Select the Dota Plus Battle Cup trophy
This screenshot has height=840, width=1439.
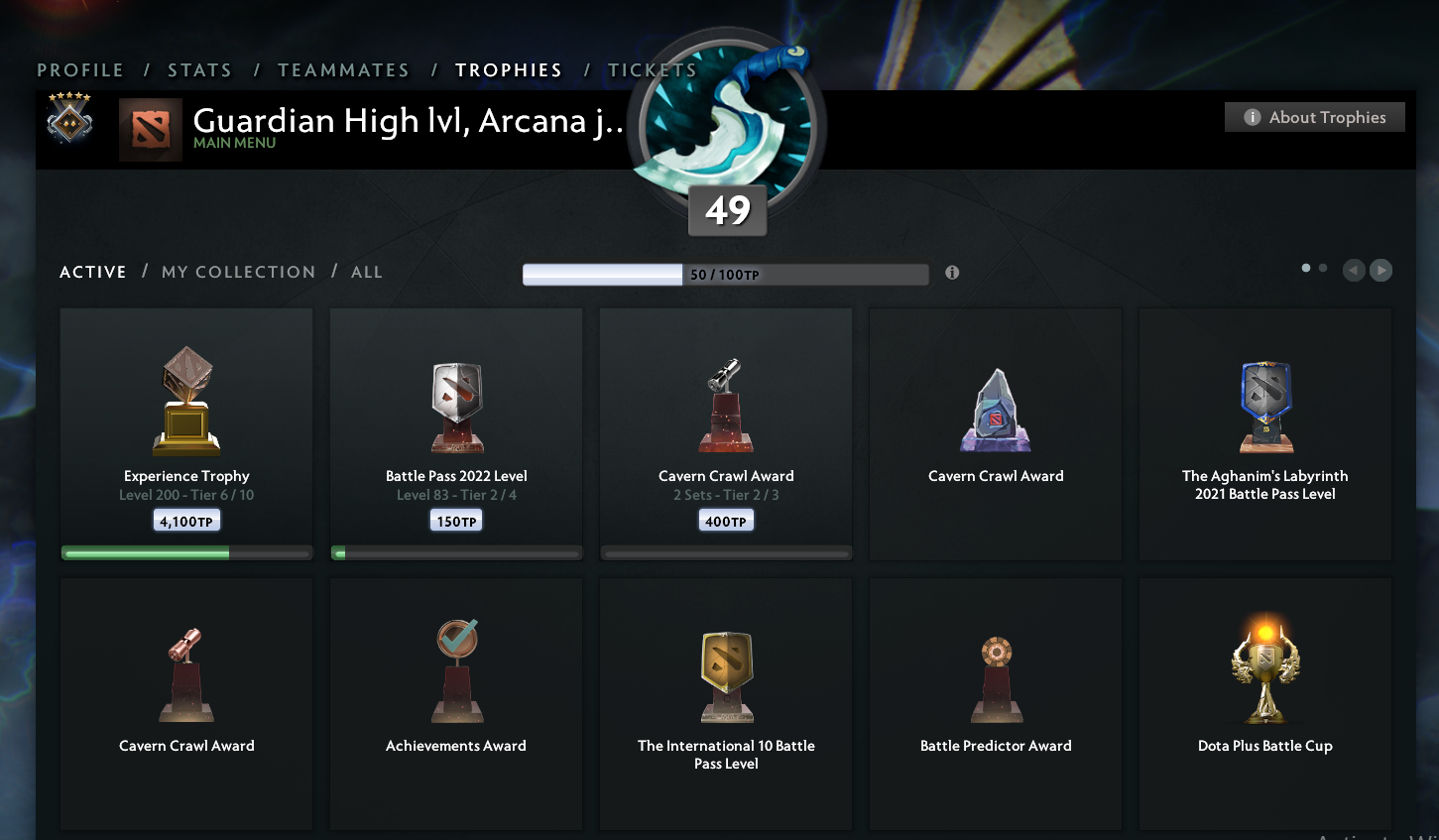(1264, 669)
